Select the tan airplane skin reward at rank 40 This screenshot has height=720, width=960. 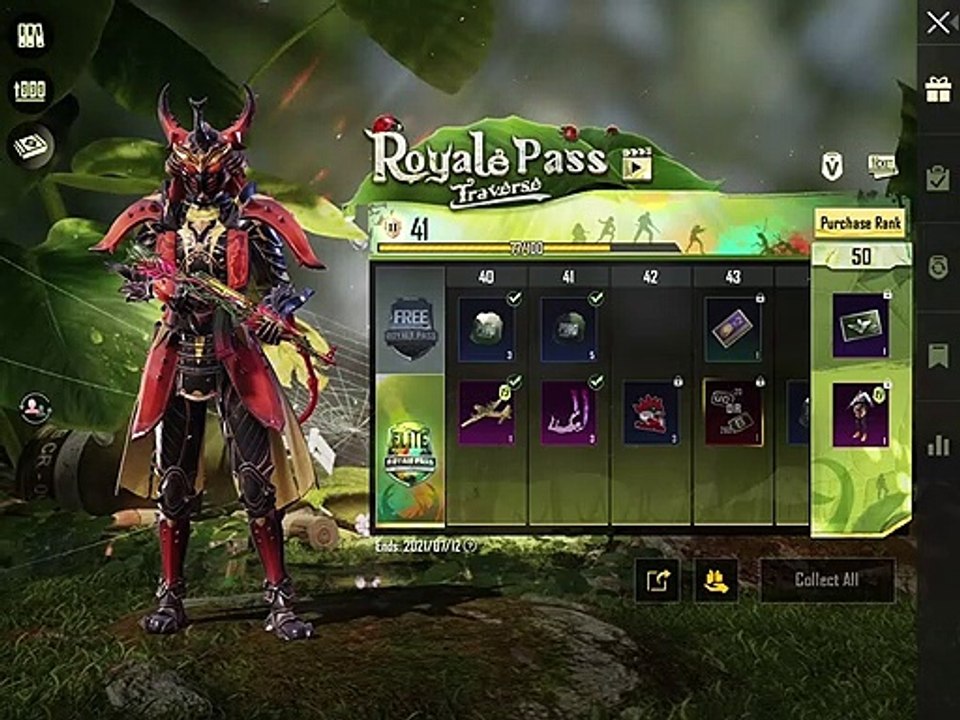coord(487,411)
